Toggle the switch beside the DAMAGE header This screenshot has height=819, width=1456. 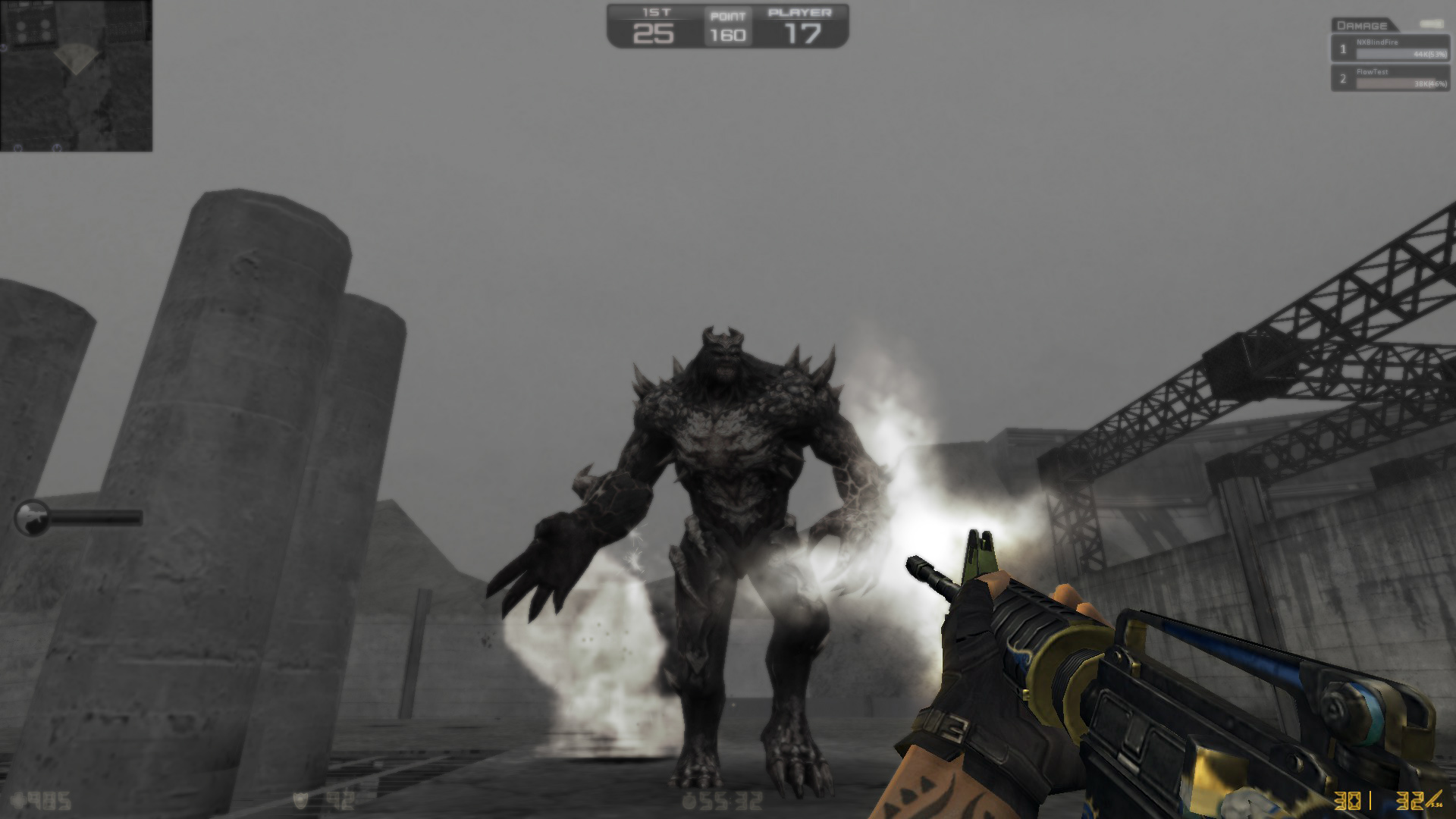pyautogui.click(x=1431, y=24)
